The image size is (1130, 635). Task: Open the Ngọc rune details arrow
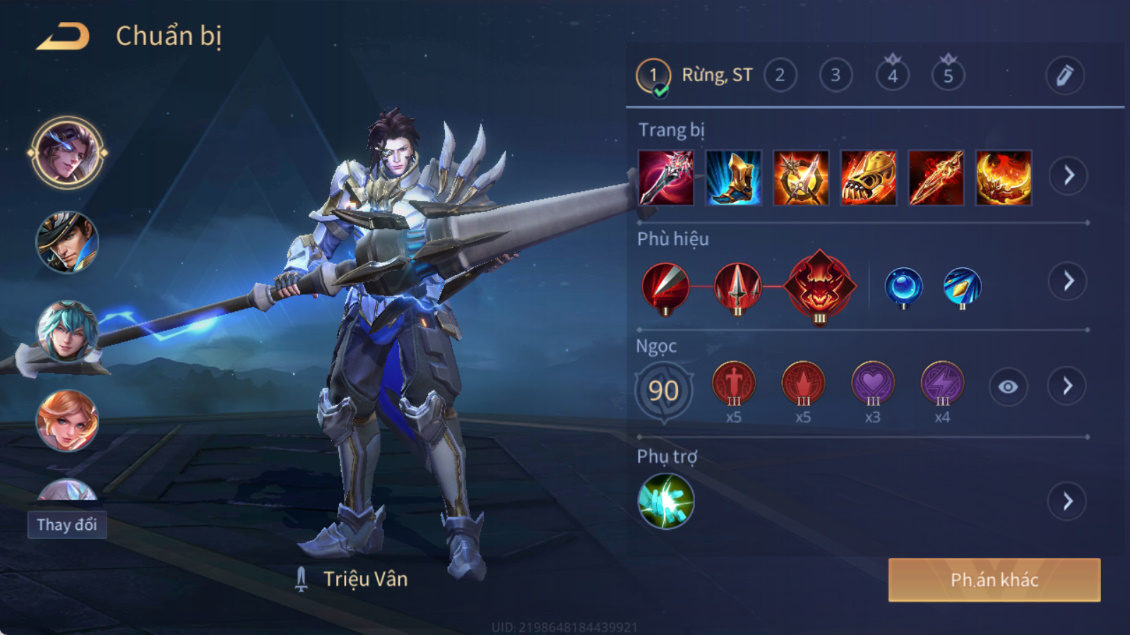[x=1068, y=386]
